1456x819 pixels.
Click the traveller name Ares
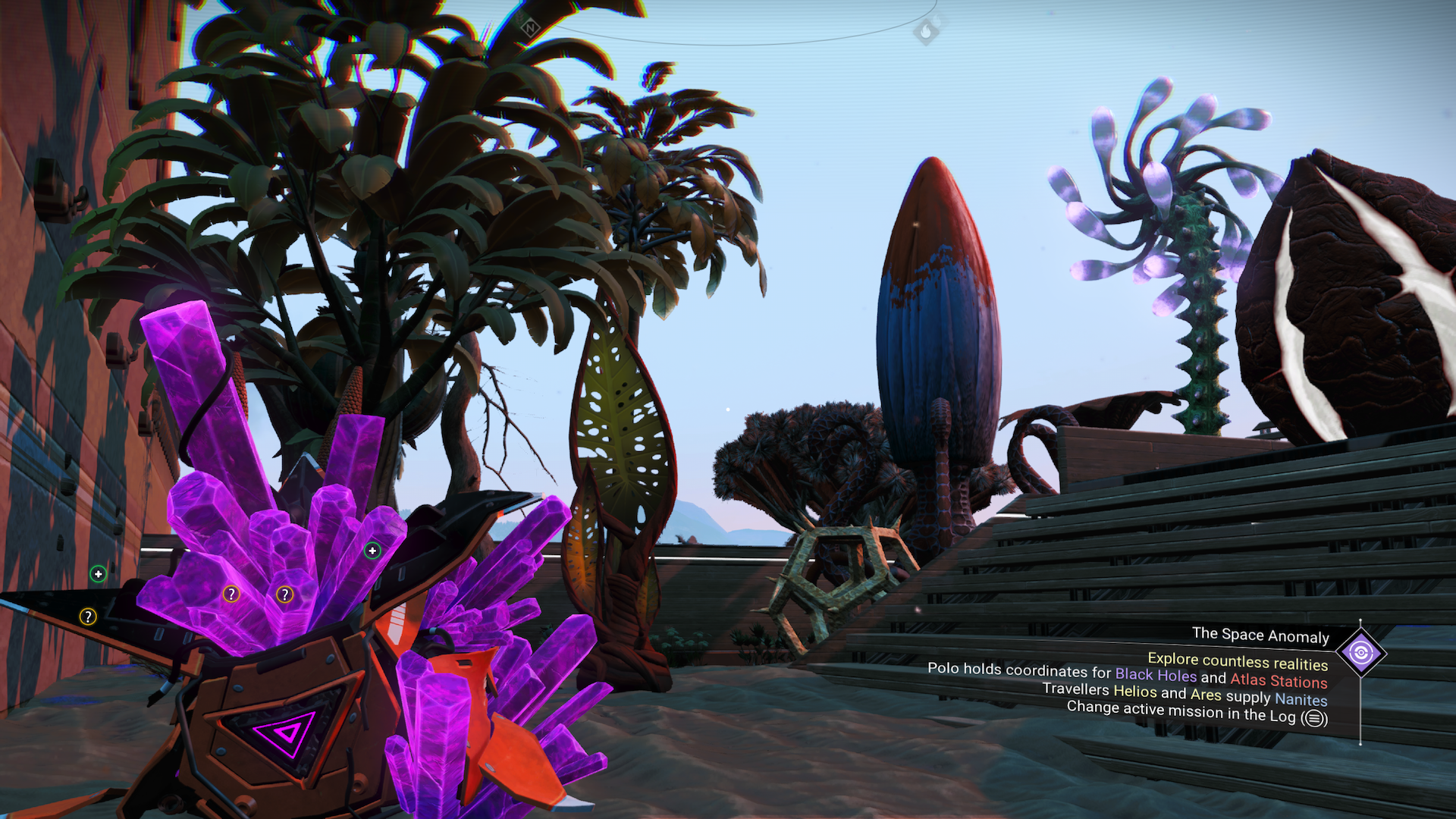(x=1207, y=695)
